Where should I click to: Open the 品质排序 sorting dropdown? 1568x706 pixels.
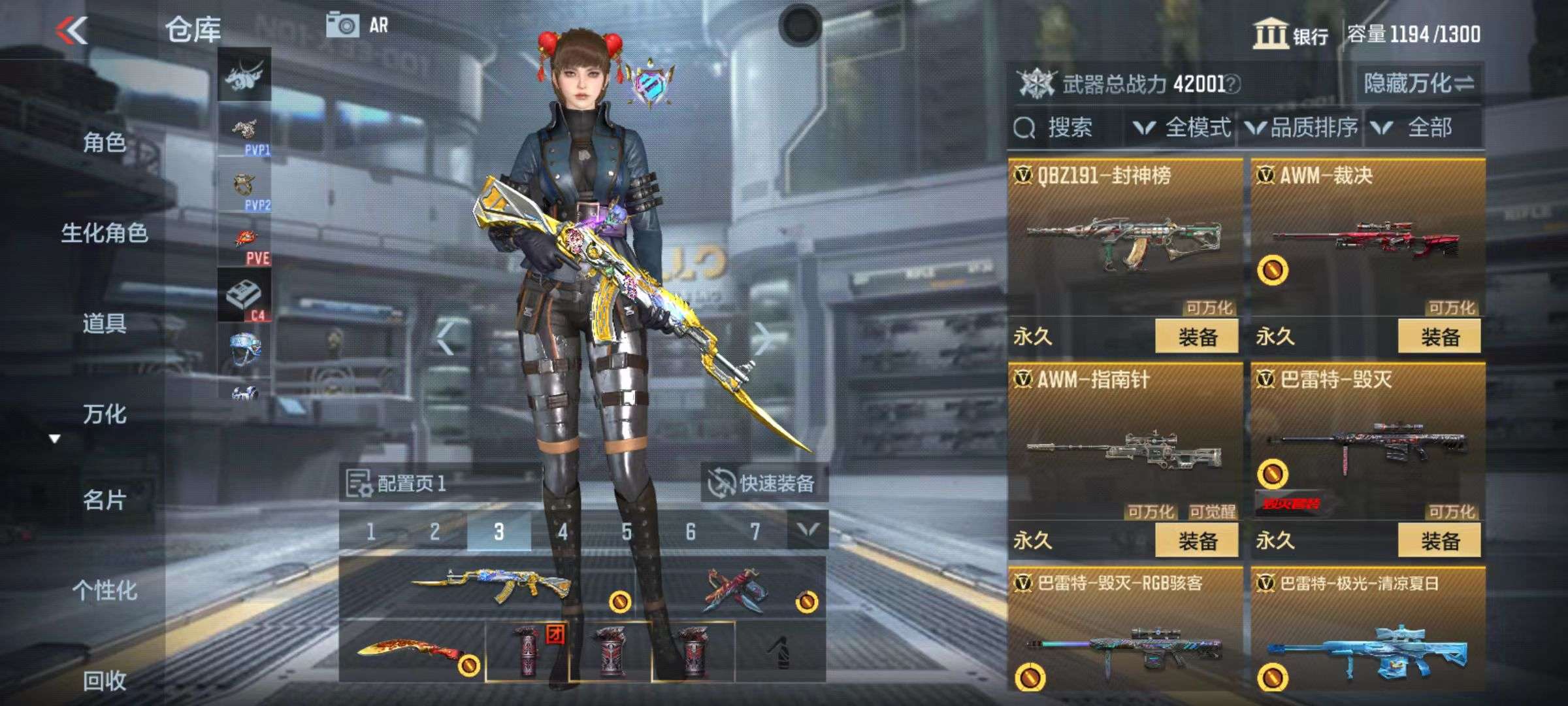(1303, 127)
